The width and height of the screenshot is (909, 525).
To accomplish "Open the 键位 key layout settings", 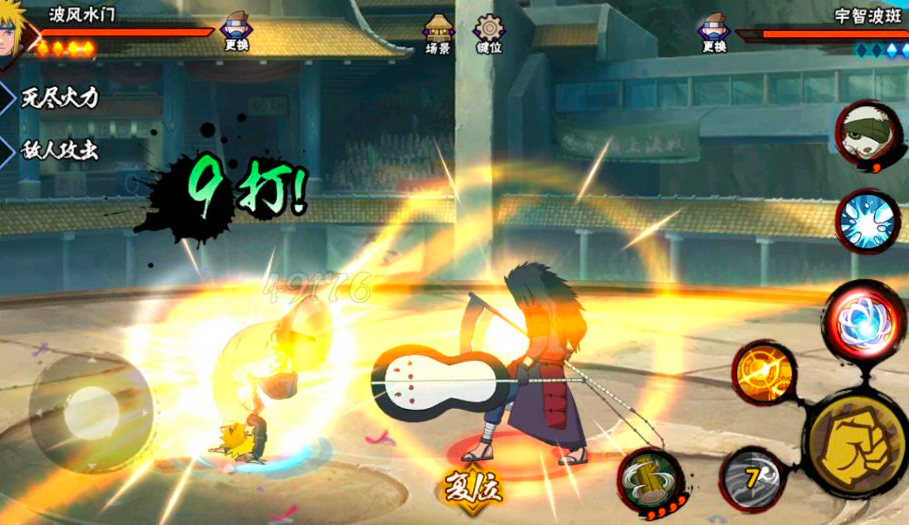I will (489, 33).
